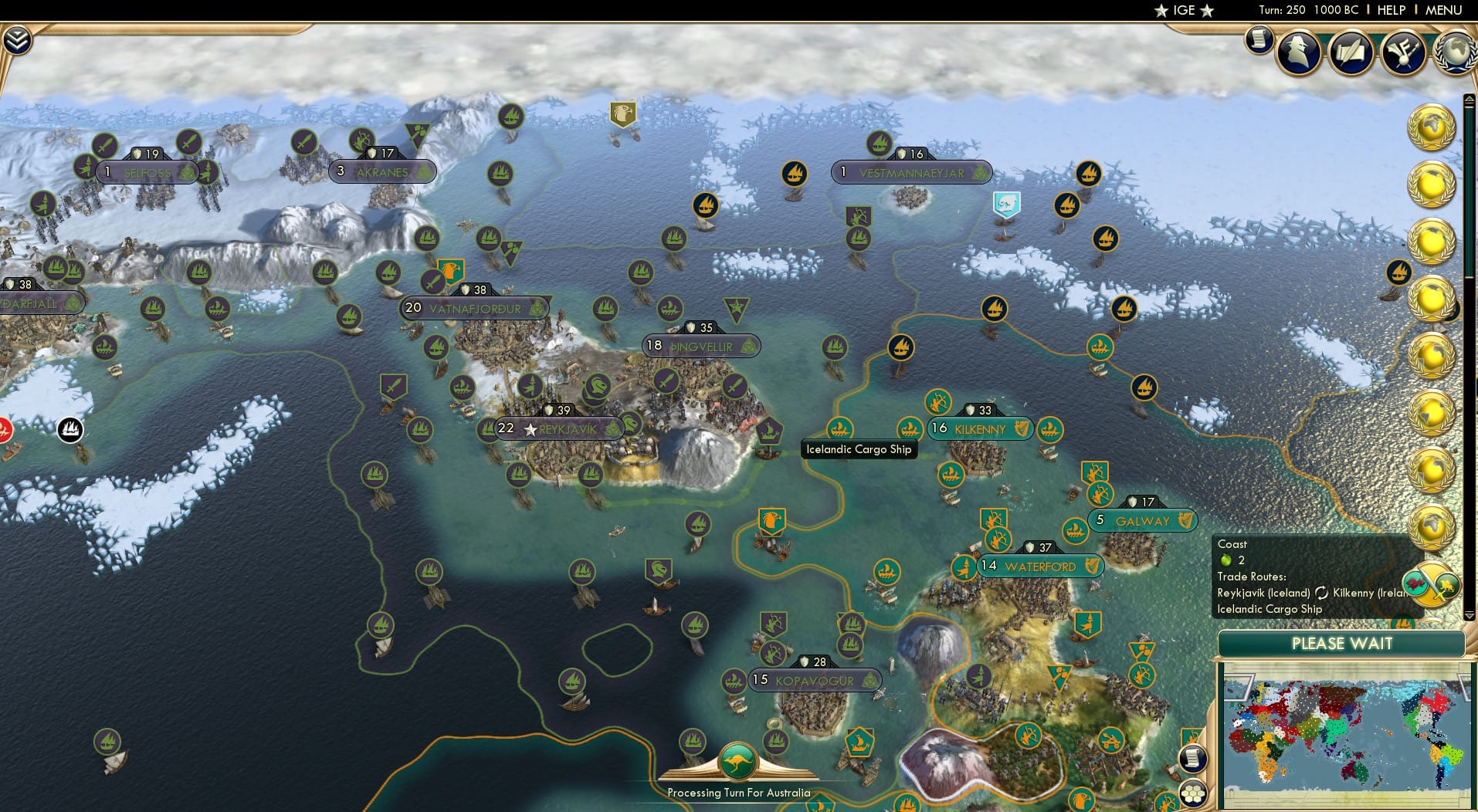Click the HELP menu item
1478x812 pixels.
(1392, 10)
